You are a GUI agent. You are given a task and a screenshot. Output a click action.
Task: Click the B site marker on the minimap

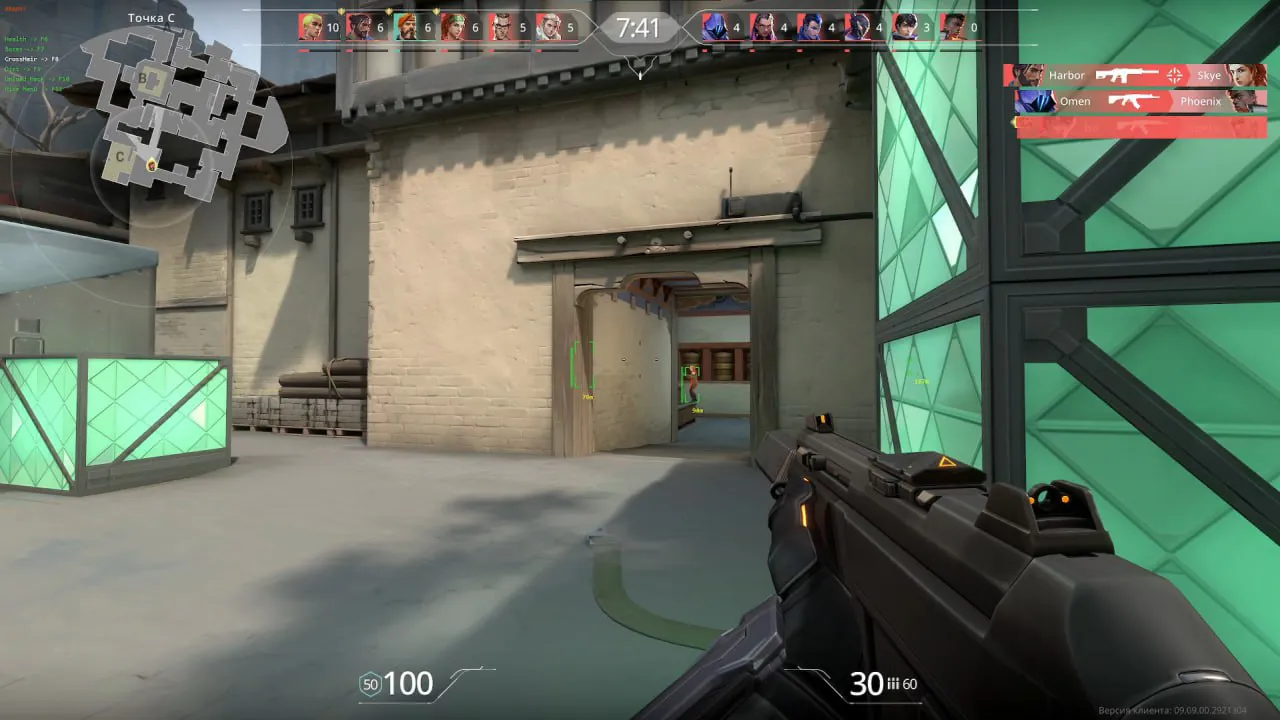pyautogui.click(x=142, y=77)
